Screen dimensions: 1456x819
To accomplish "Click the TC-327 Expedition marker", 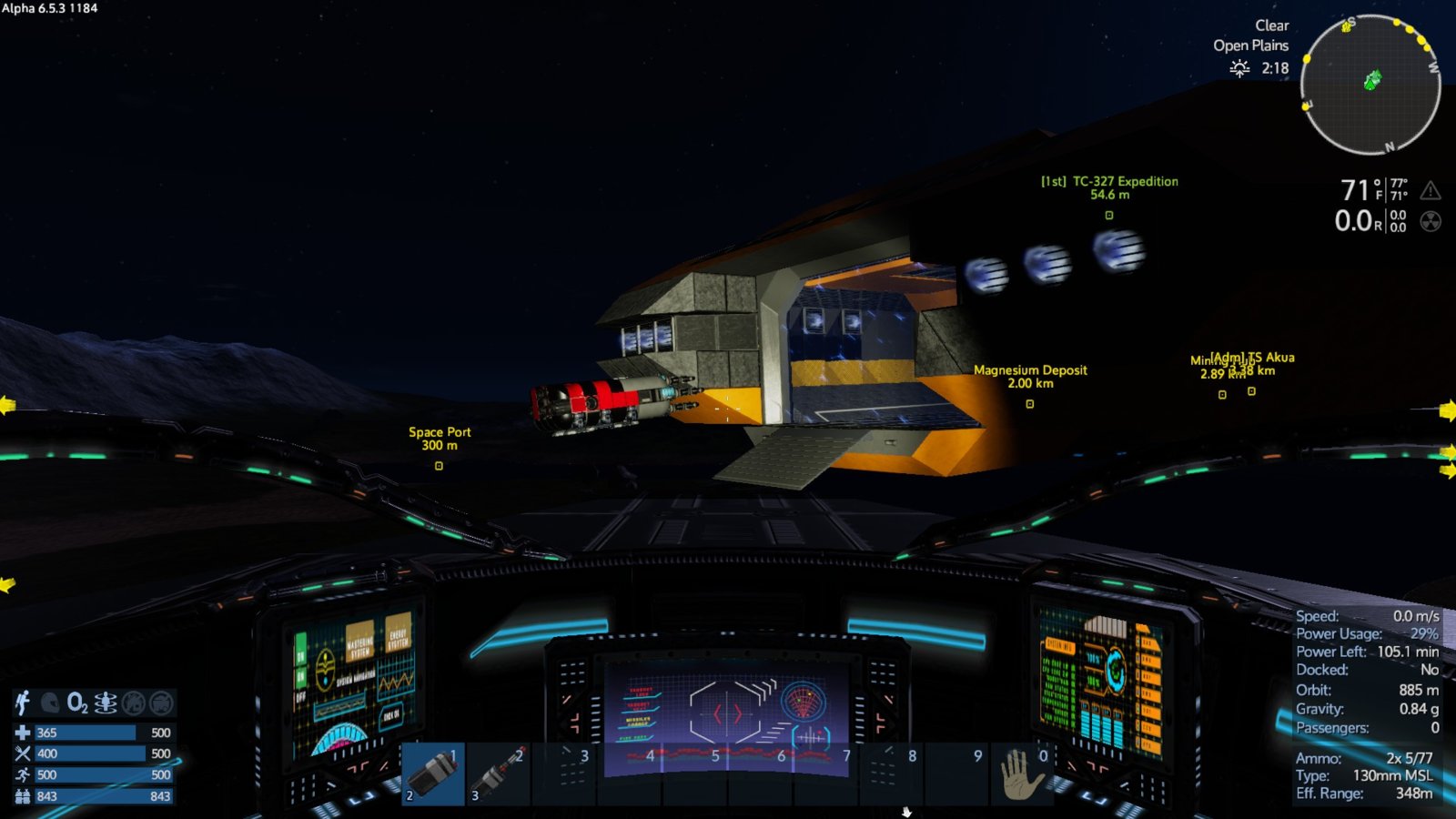I will [1109, 216].
